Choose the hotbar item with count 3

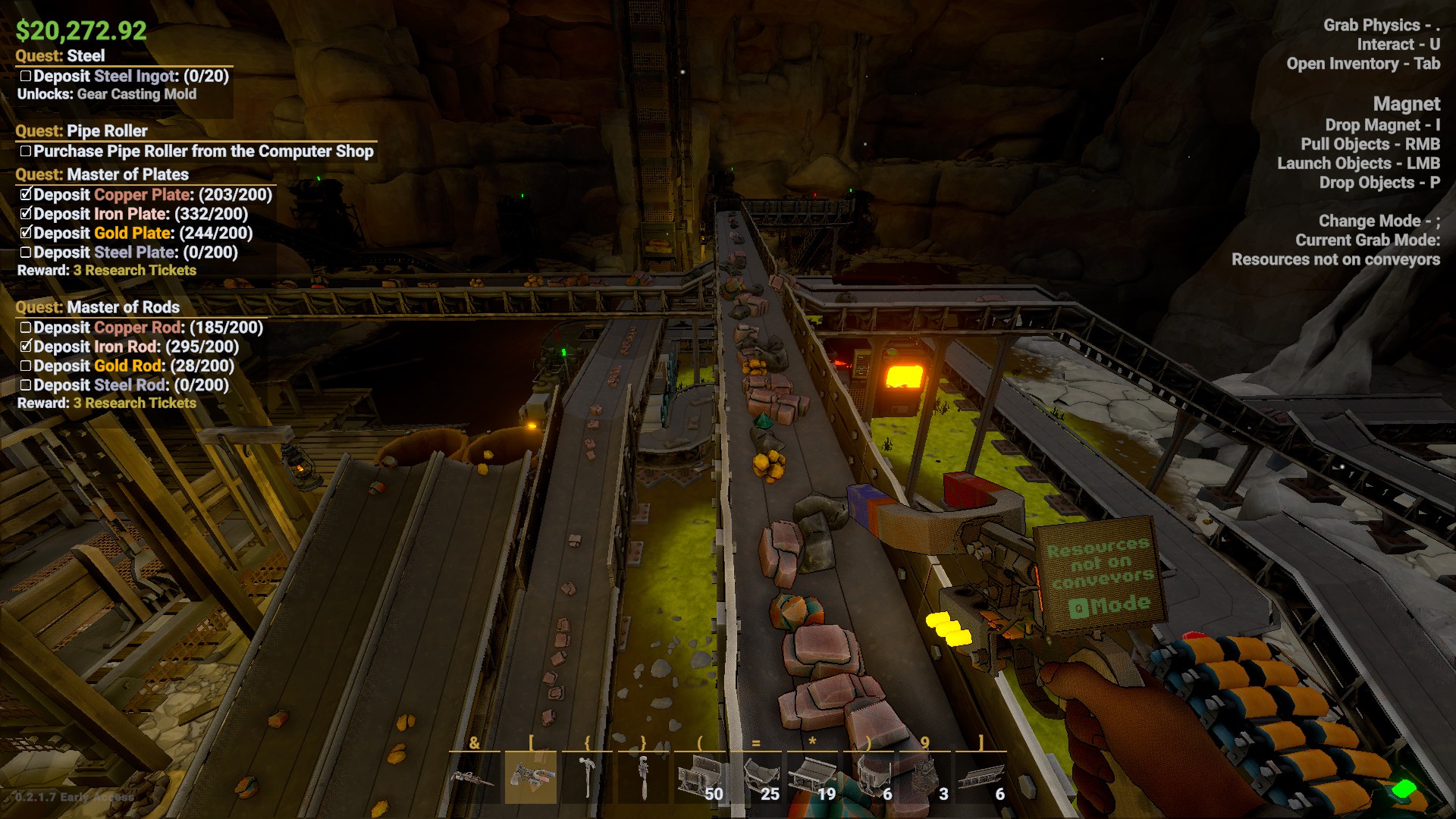point(925,777)
